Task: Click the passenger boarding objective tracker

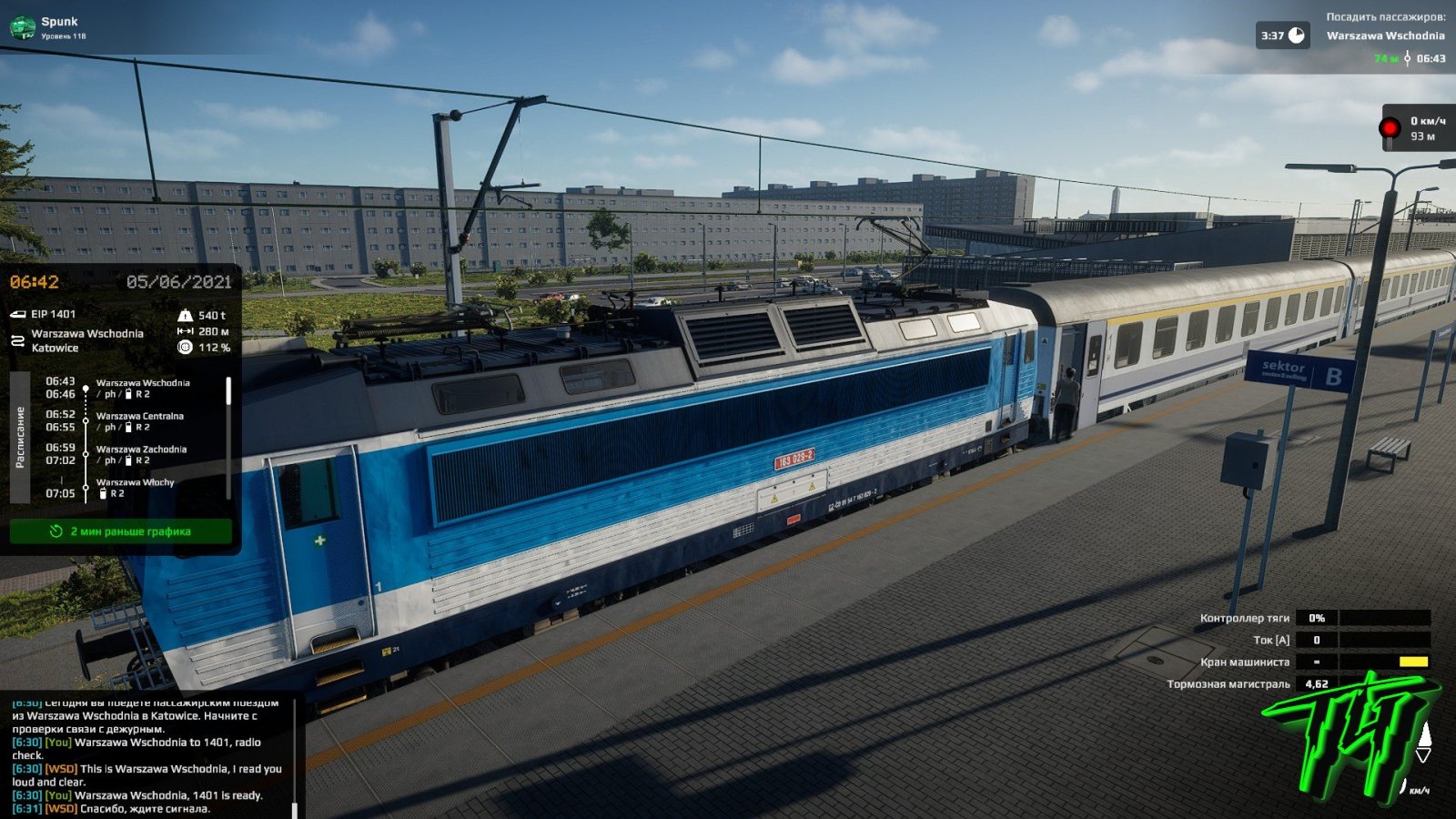Action: tap(1384, 36)
